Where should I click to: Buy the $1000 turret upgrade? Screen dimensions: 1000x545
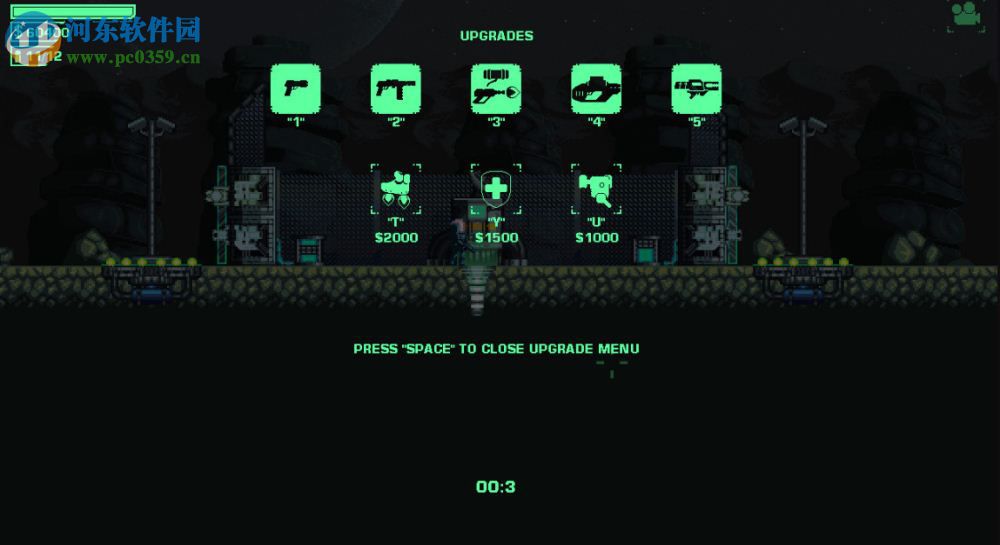596,190
